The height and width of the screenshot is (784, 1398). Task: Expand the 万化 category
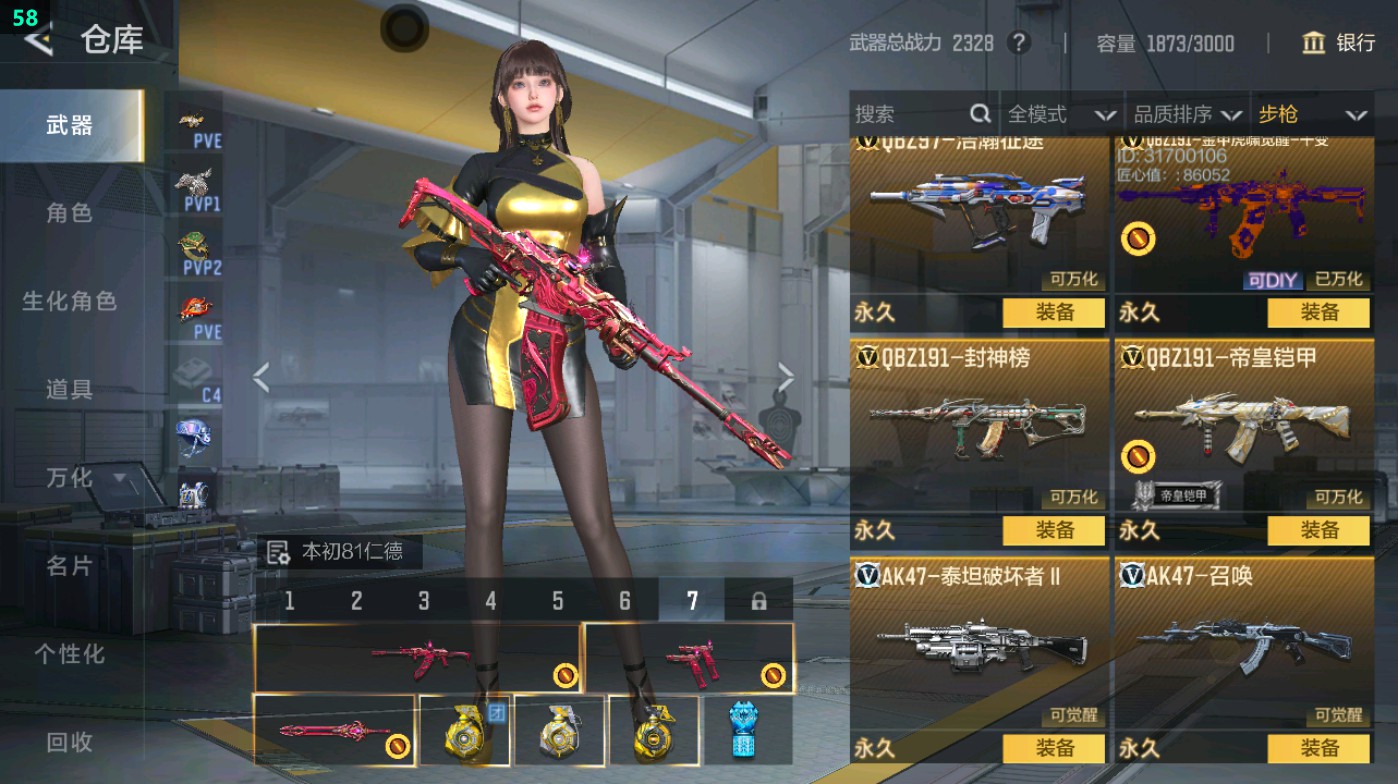[x=85, y=478]
